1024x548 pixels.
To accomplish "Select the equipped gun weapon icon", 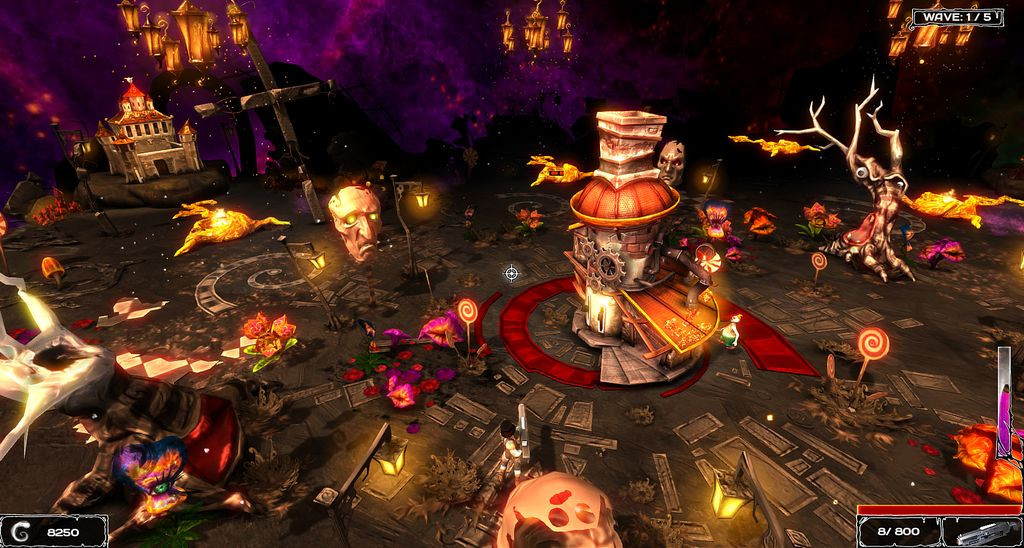I will [x=982, y=533].
